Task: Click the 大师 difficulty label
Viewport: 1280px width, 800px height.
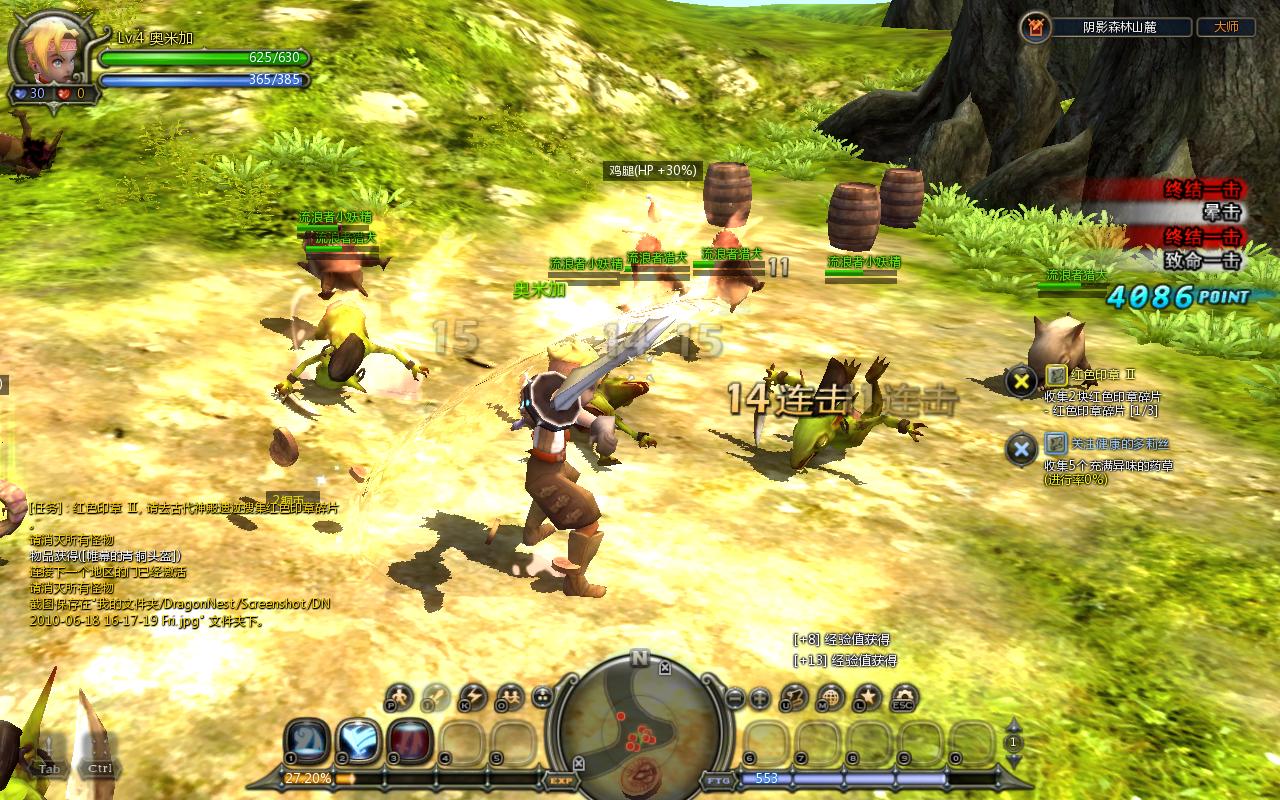Action: pyautogui.click(x=1225, y=28)
